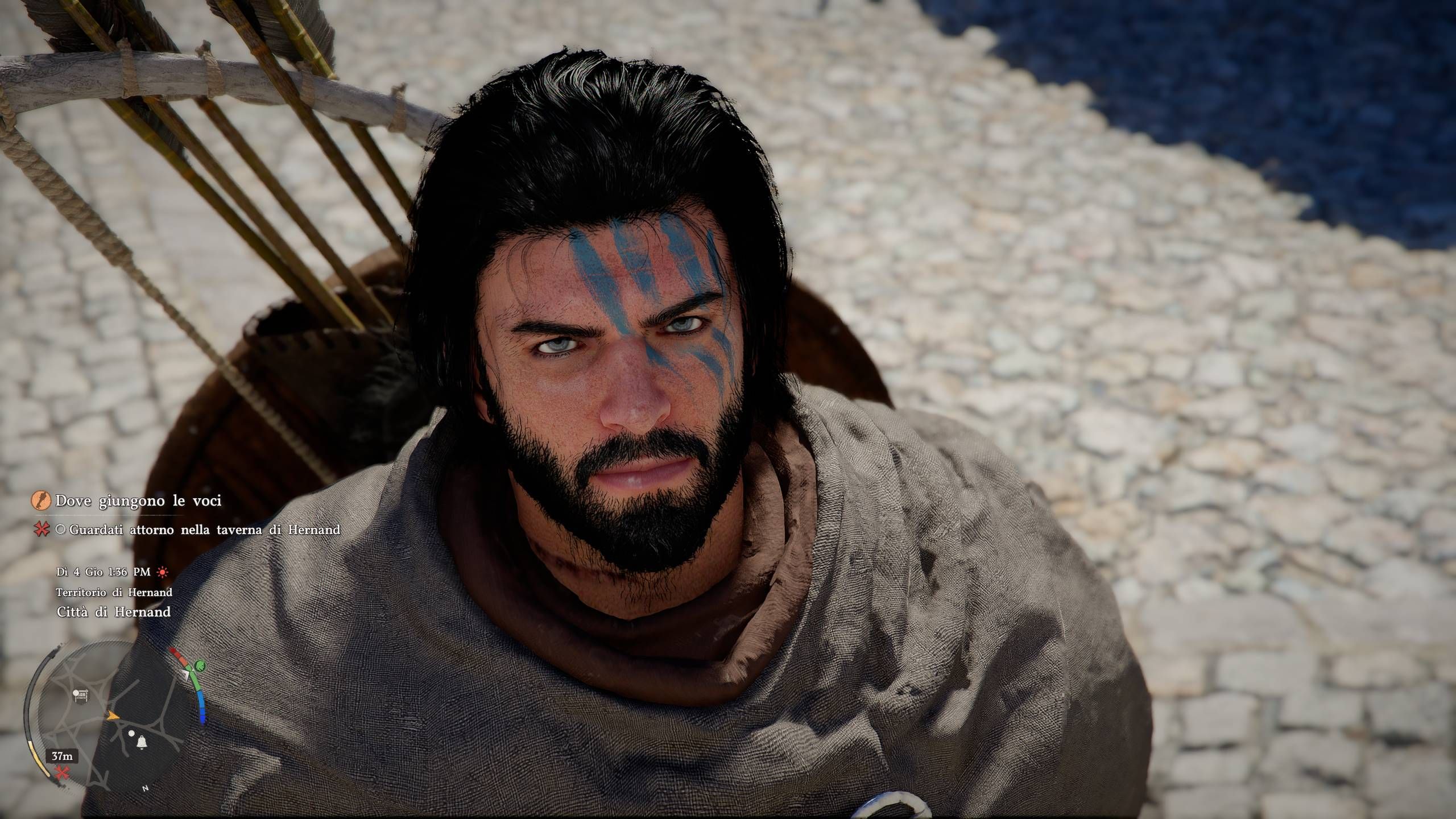Click the red quest marker on the minimap edge
The image size is (1456, 819).
[x=61, y=772]
